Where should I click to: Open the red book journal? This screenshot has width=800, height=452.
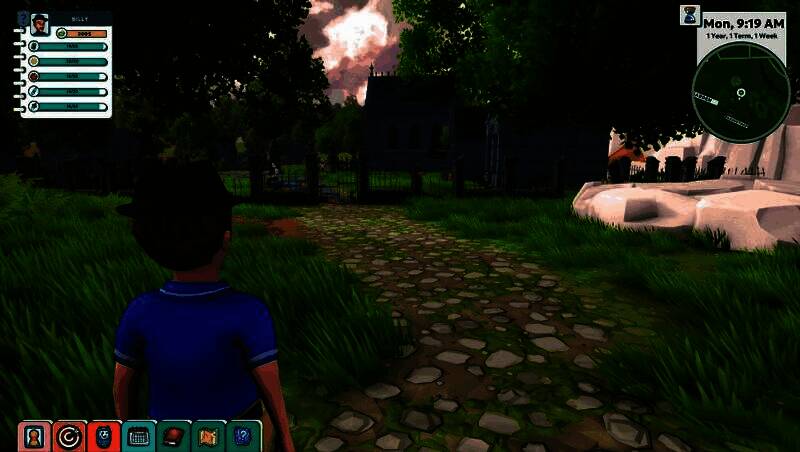(174, 437)
